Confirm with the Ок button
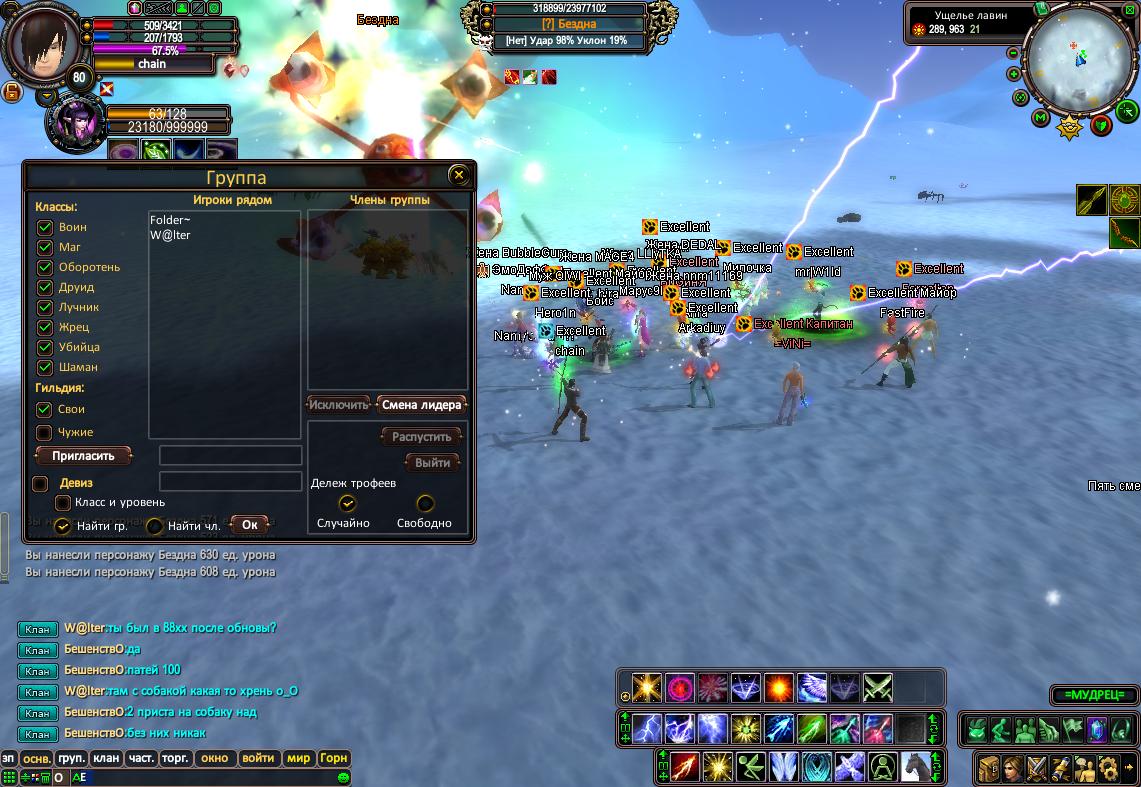This screenshot has width=1141, height=787. pos(249,524)
